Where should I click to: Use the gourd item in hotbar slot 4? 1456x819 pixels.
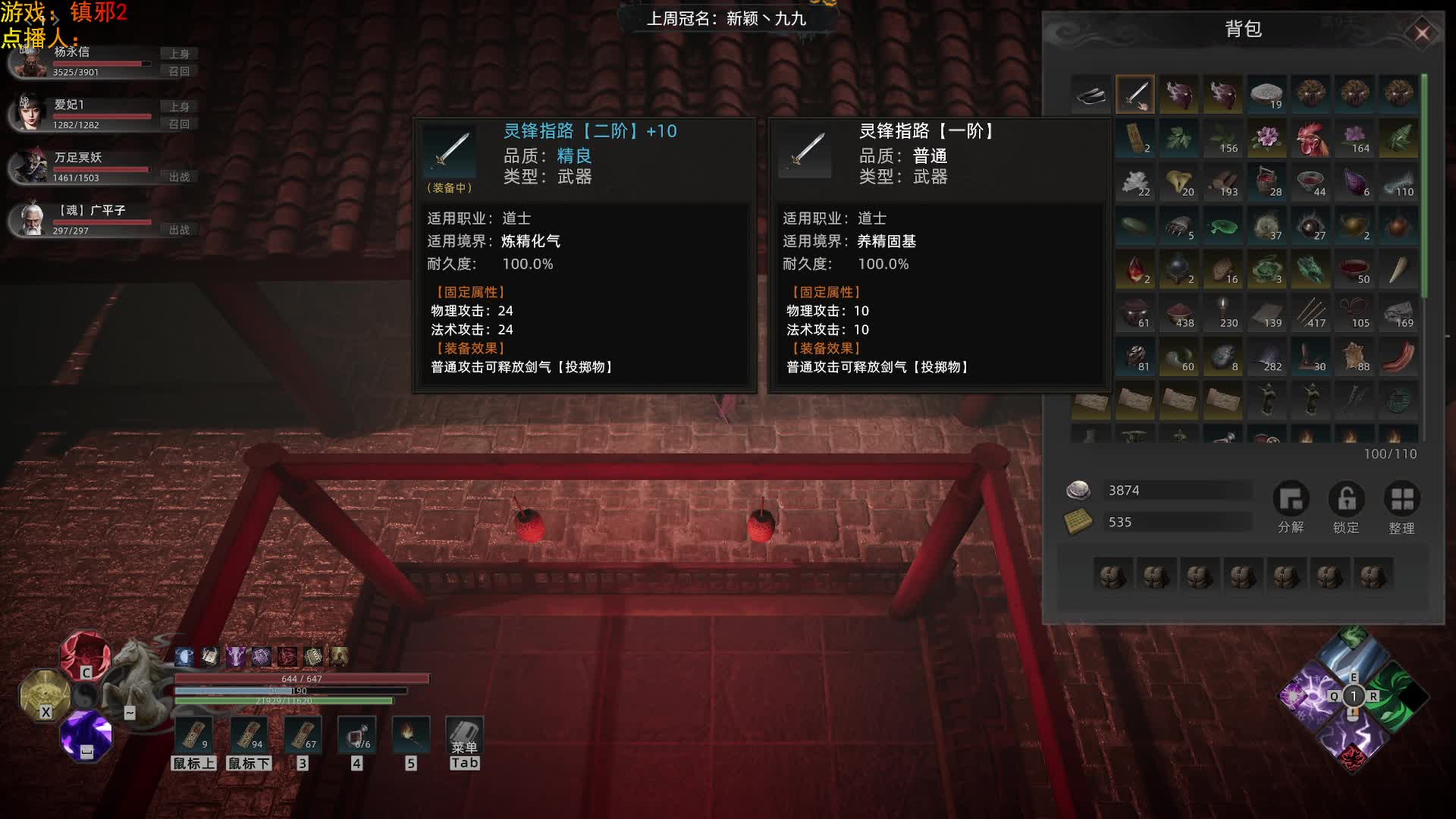tap(357, 736)
